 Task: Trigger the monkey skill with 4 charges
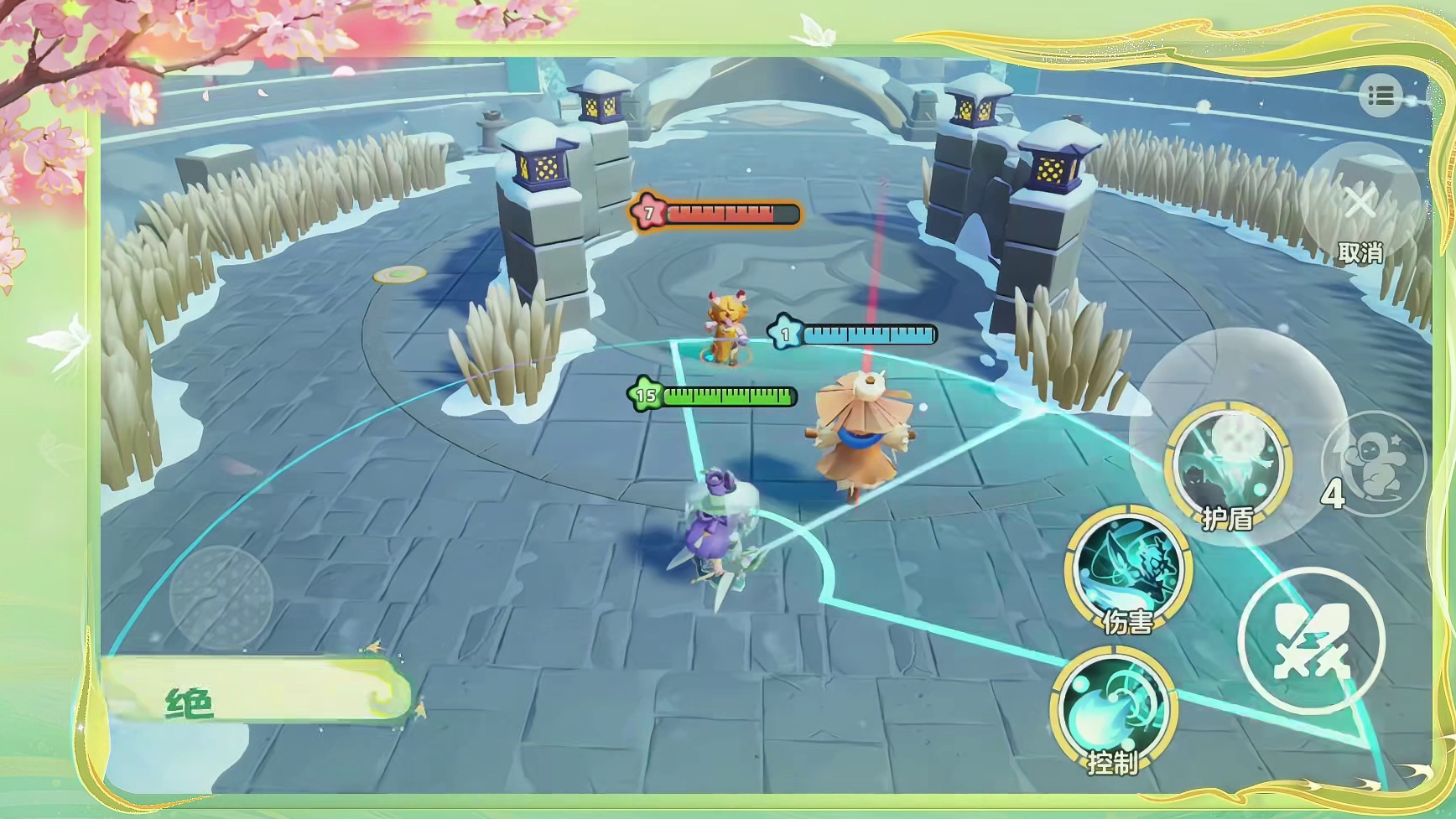coord(1373,464)
